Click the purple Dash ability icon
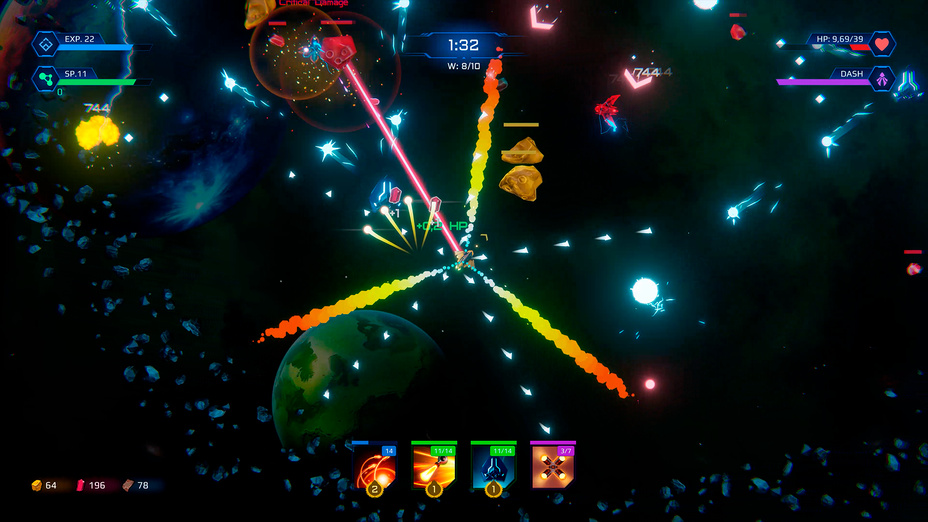 (882, 77)
